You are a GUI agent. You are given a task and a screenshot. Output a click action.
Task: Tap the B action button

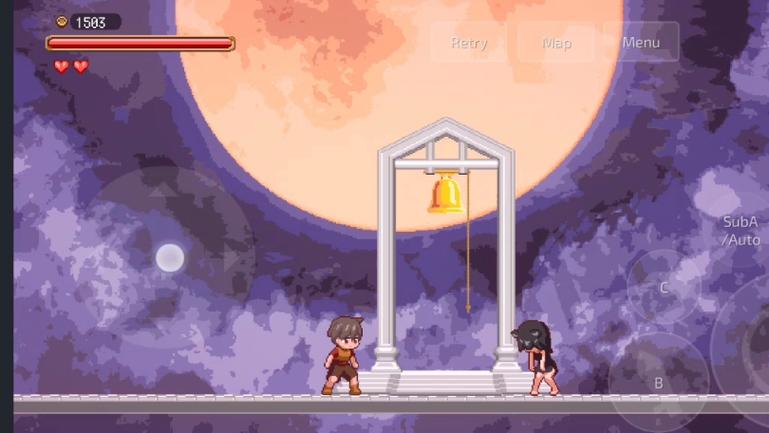(x=658, y=381)
